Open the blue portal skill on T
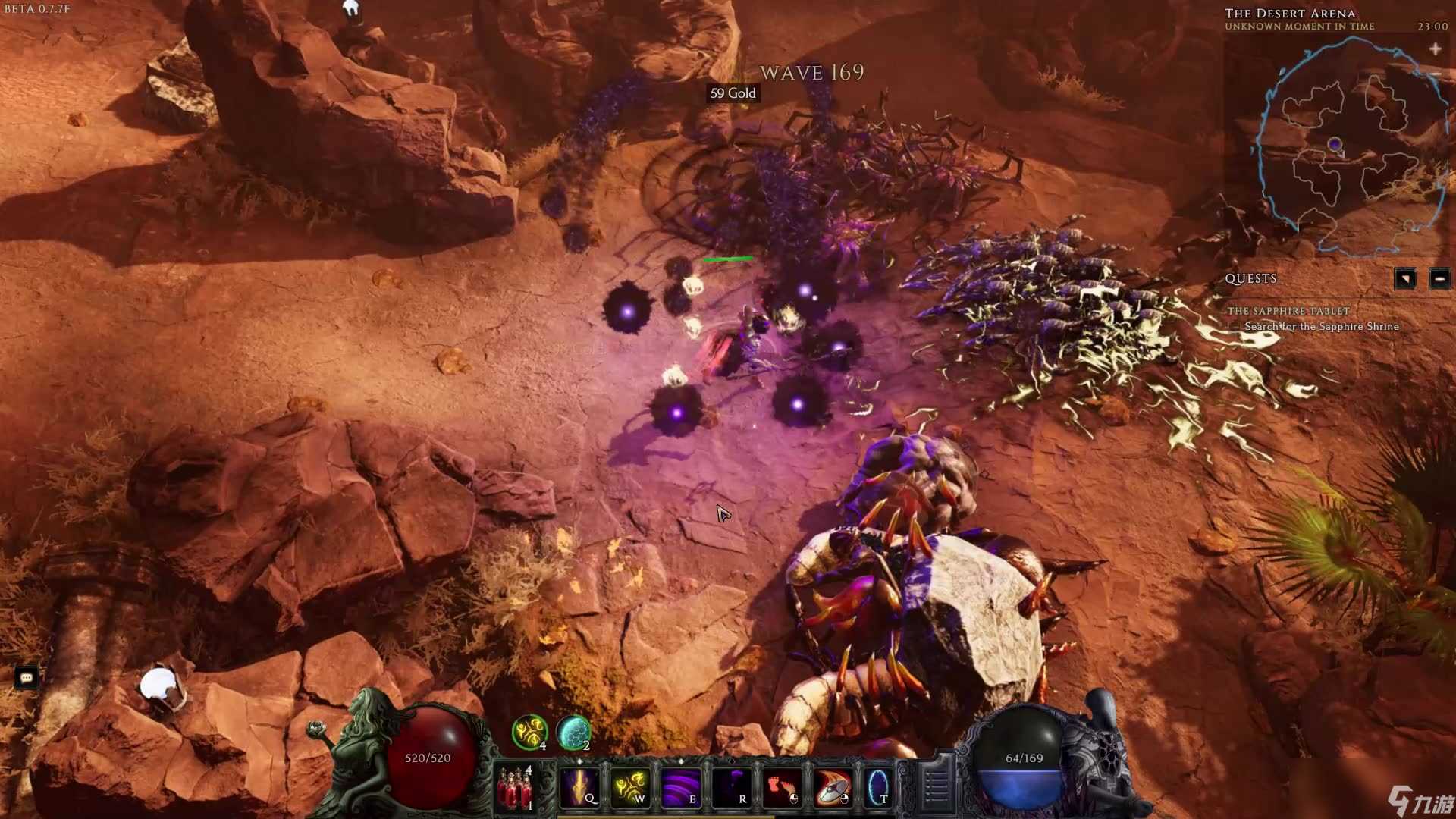The width and height of the screenshot is (1456, 819). (x=878, y=788)
